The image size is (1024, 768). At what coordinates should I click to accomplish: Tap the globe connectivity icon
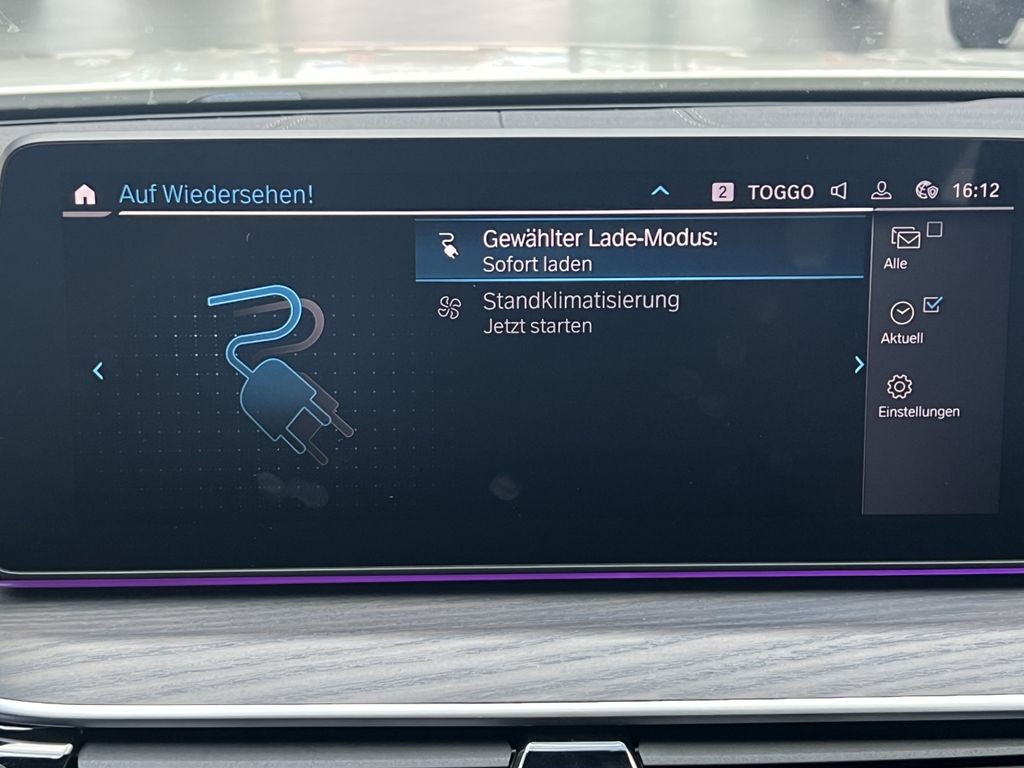pyautogui.click(x=926, y=190)
